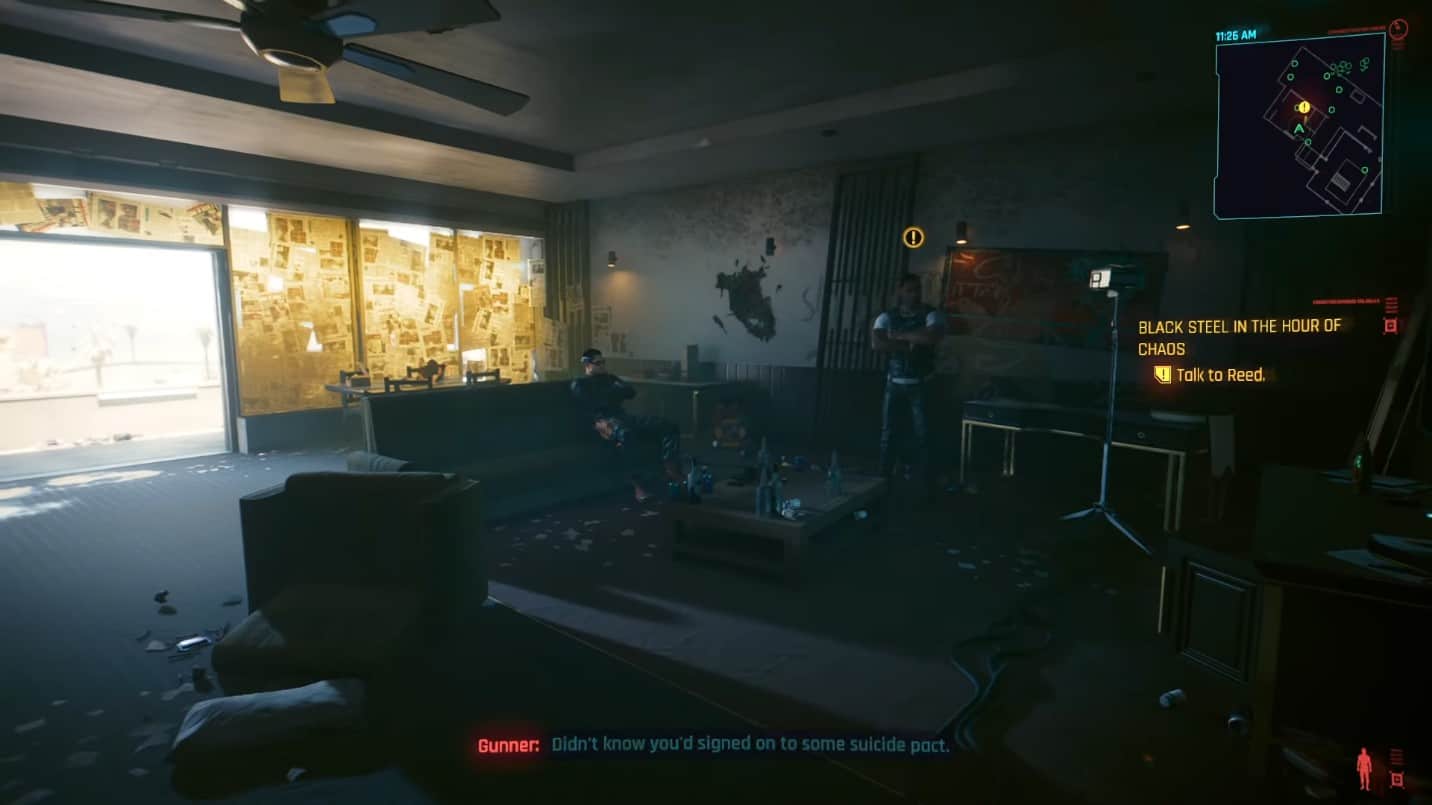1432x805 pixels.
Task: Click the Gunner subtitle line
Action: click(x=715, y=744)
